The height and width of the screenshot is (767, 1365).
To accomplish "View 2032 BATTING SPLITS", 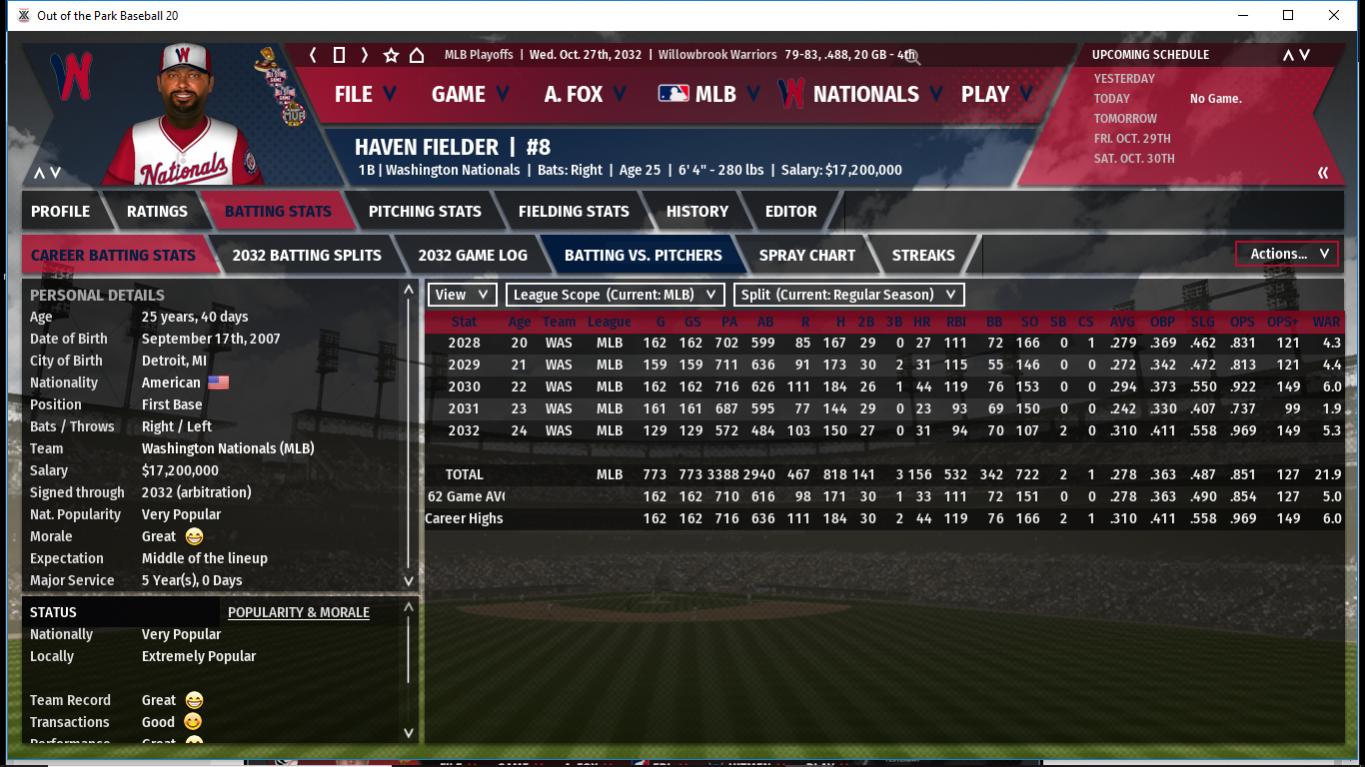I will tap(306, 255).
